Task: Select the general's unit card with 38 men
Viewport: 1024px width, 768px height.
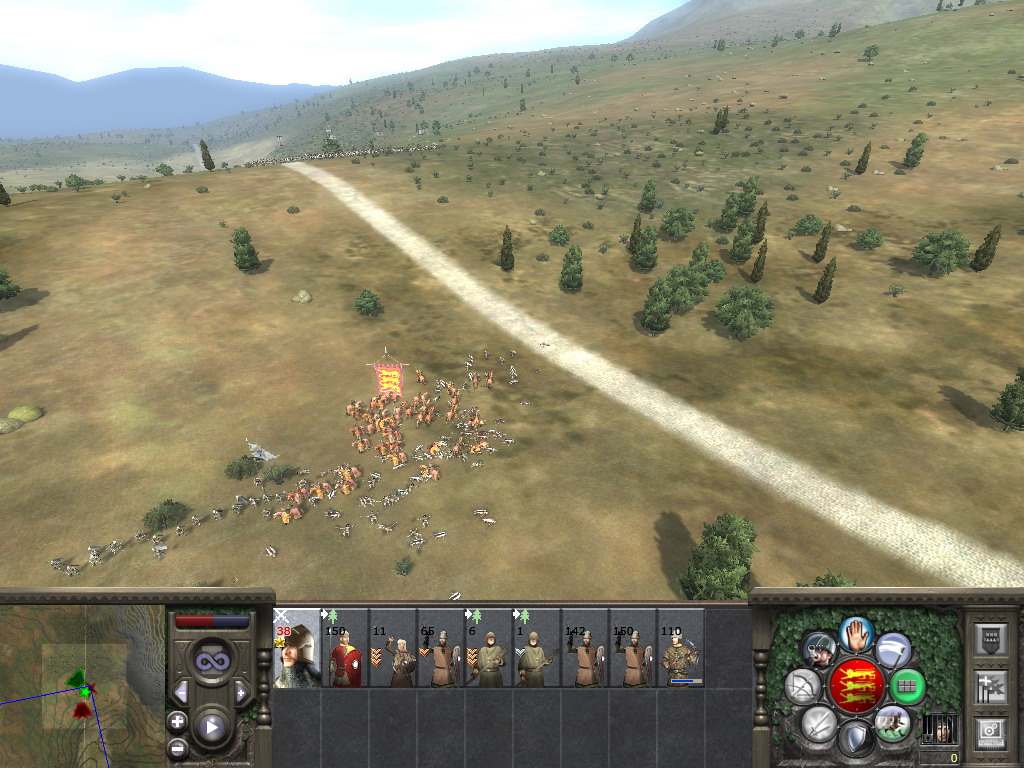Action: point(297,648)
